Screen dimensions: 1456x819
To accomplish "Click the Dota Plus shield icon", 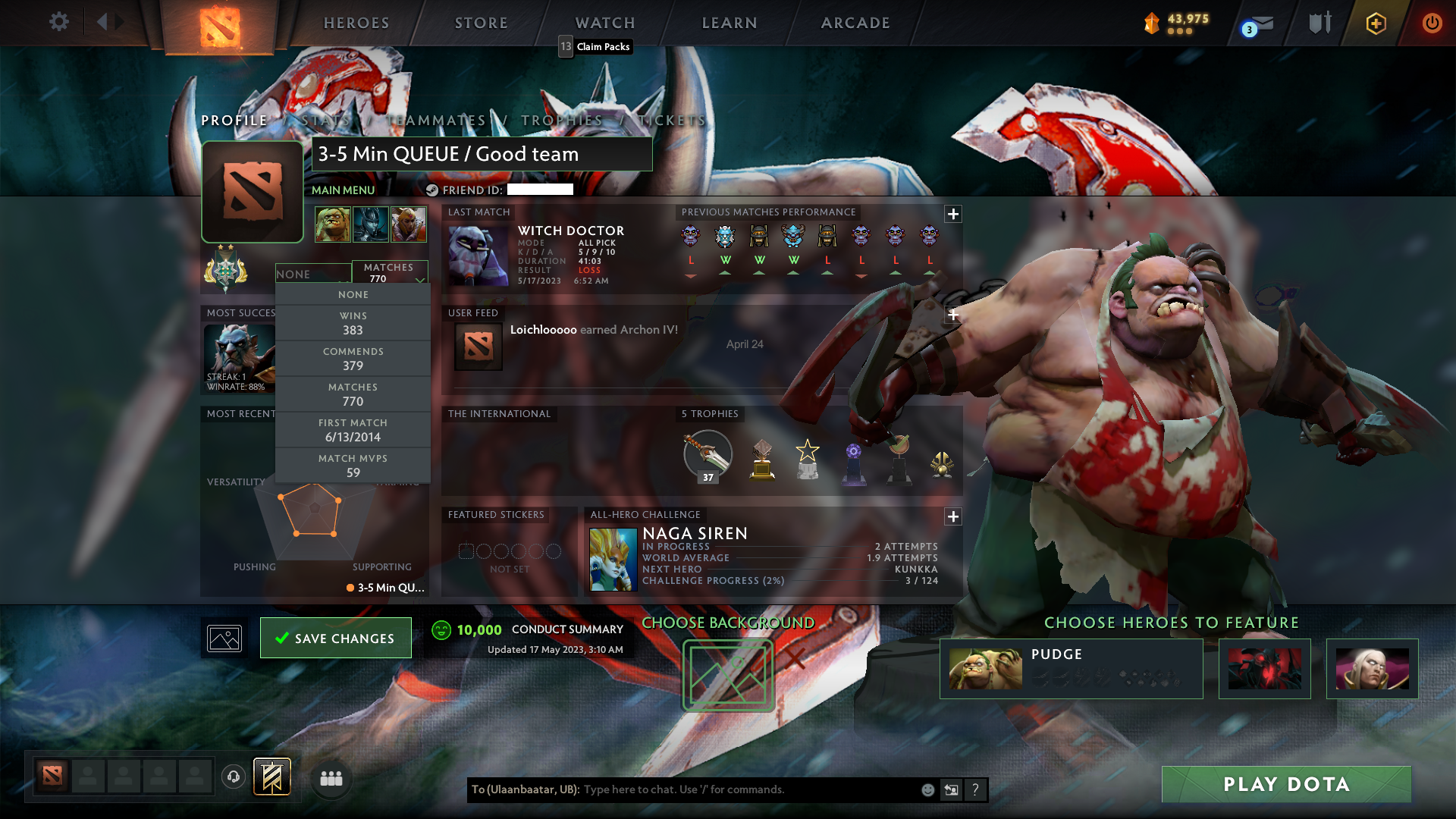I will tap(1376, 24).
